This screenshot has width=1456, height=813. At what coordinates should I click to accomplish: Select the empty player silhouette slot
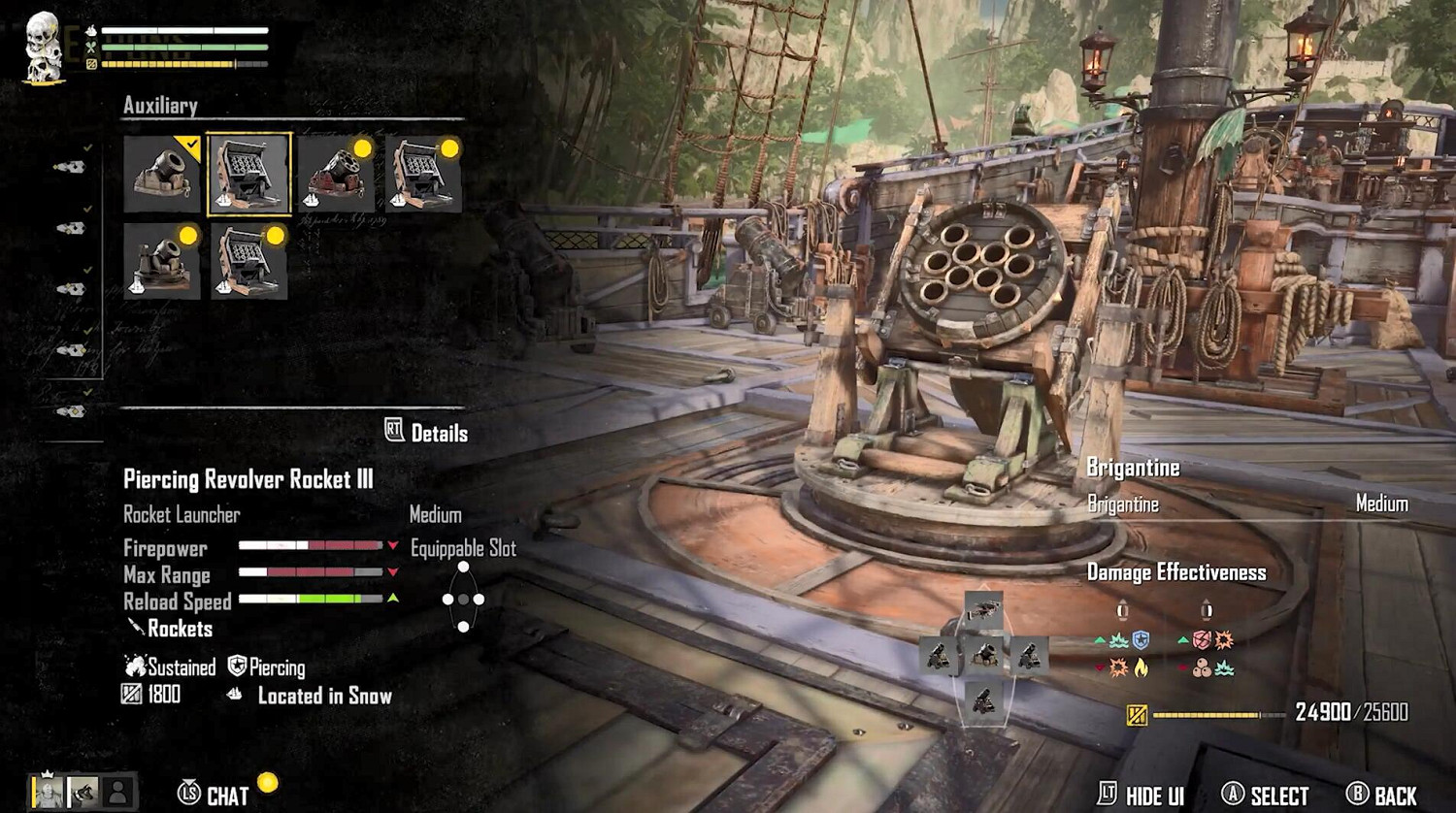117,793
